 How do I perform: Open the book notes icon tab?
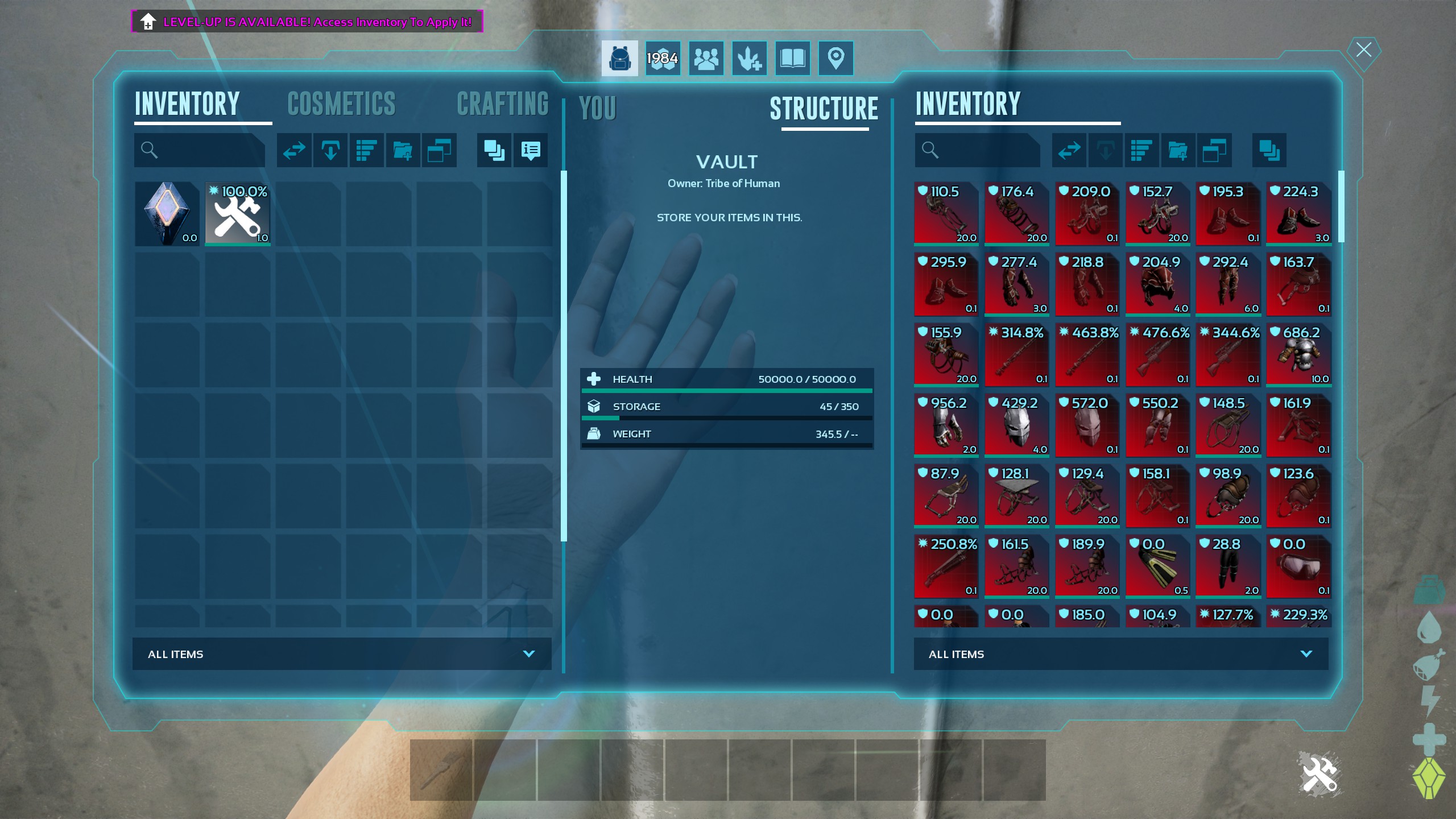[x=792, y=58]
